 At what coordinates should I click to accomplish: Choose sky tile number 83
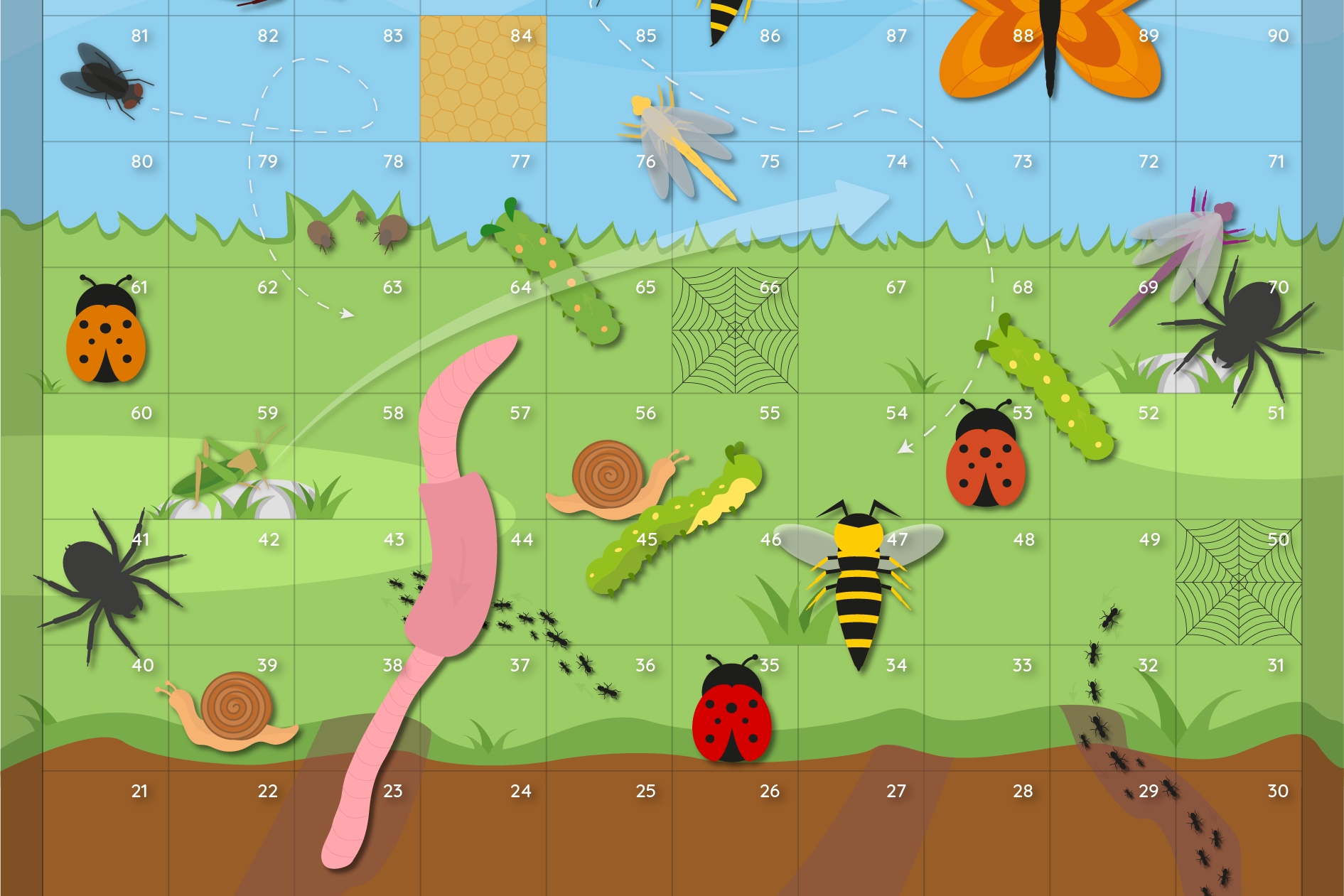pos(357,78)
